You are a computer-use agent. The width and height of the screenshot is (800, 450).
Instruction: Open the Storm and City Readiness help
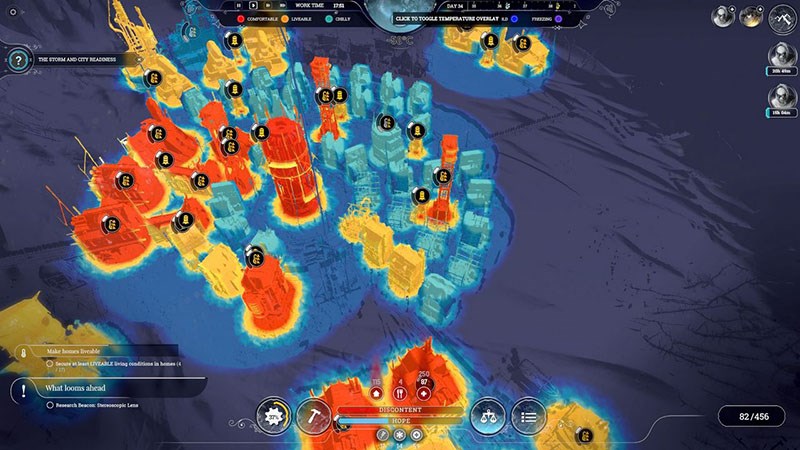click(x=17, y=59)
